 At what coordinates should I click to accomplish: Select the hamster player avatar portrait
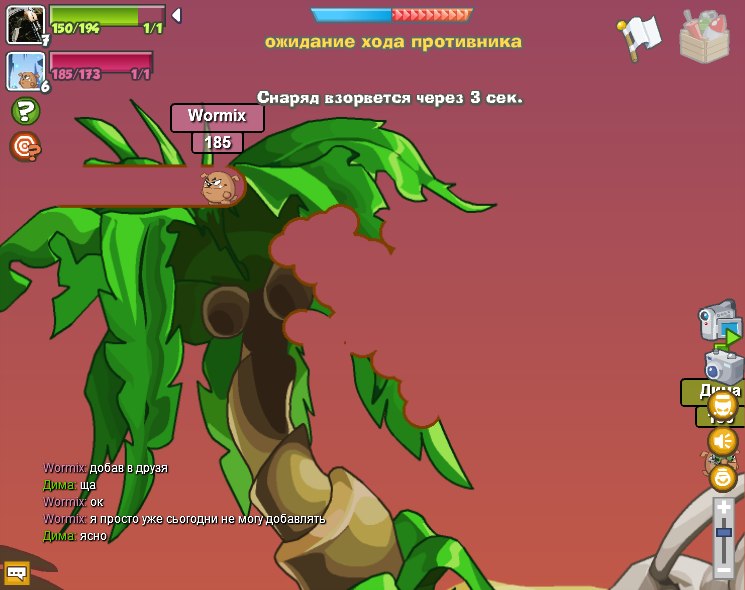coord(25,71)
